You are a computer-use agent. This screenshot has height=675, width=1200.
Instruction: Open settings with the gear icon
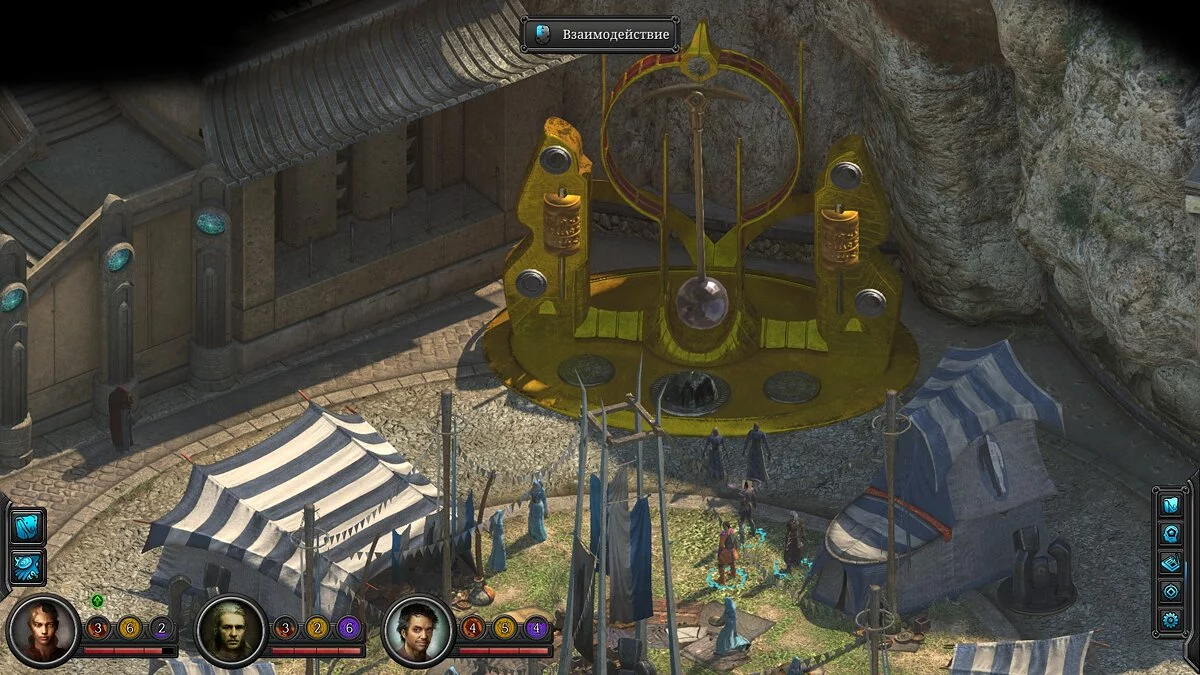tap(1170, 620)
